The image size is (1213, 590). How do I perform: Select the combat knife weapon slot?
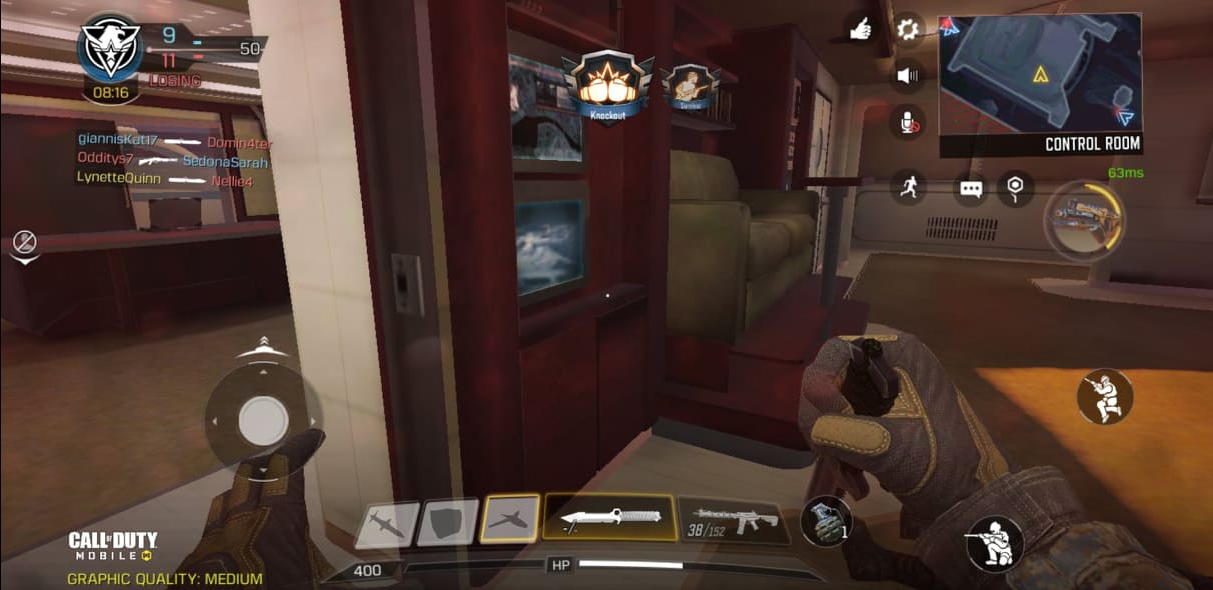point(609,519)
